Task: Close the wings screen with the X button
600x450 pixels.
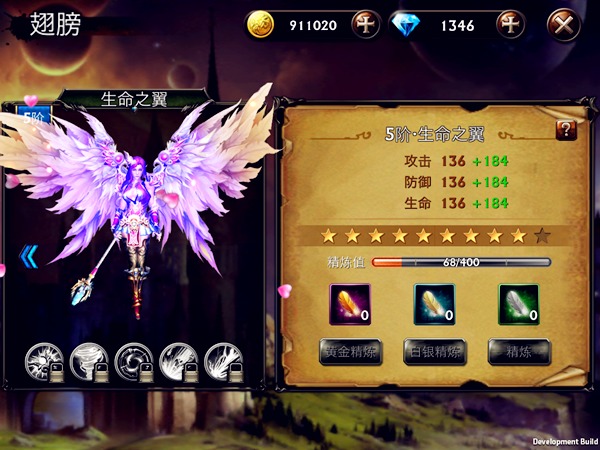Action: 567,24
